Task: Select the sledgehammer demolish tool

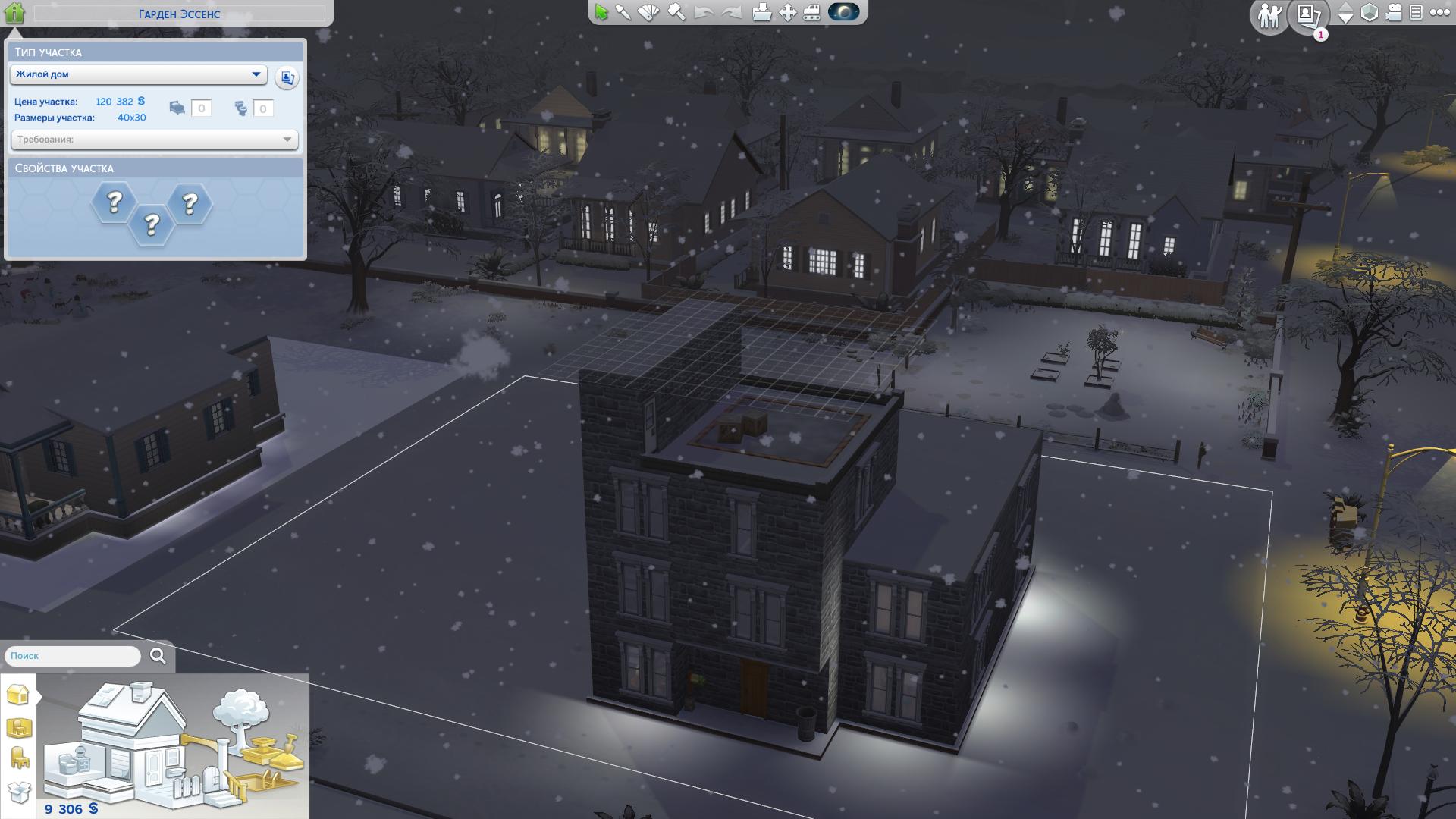Action: coord(676,13)
